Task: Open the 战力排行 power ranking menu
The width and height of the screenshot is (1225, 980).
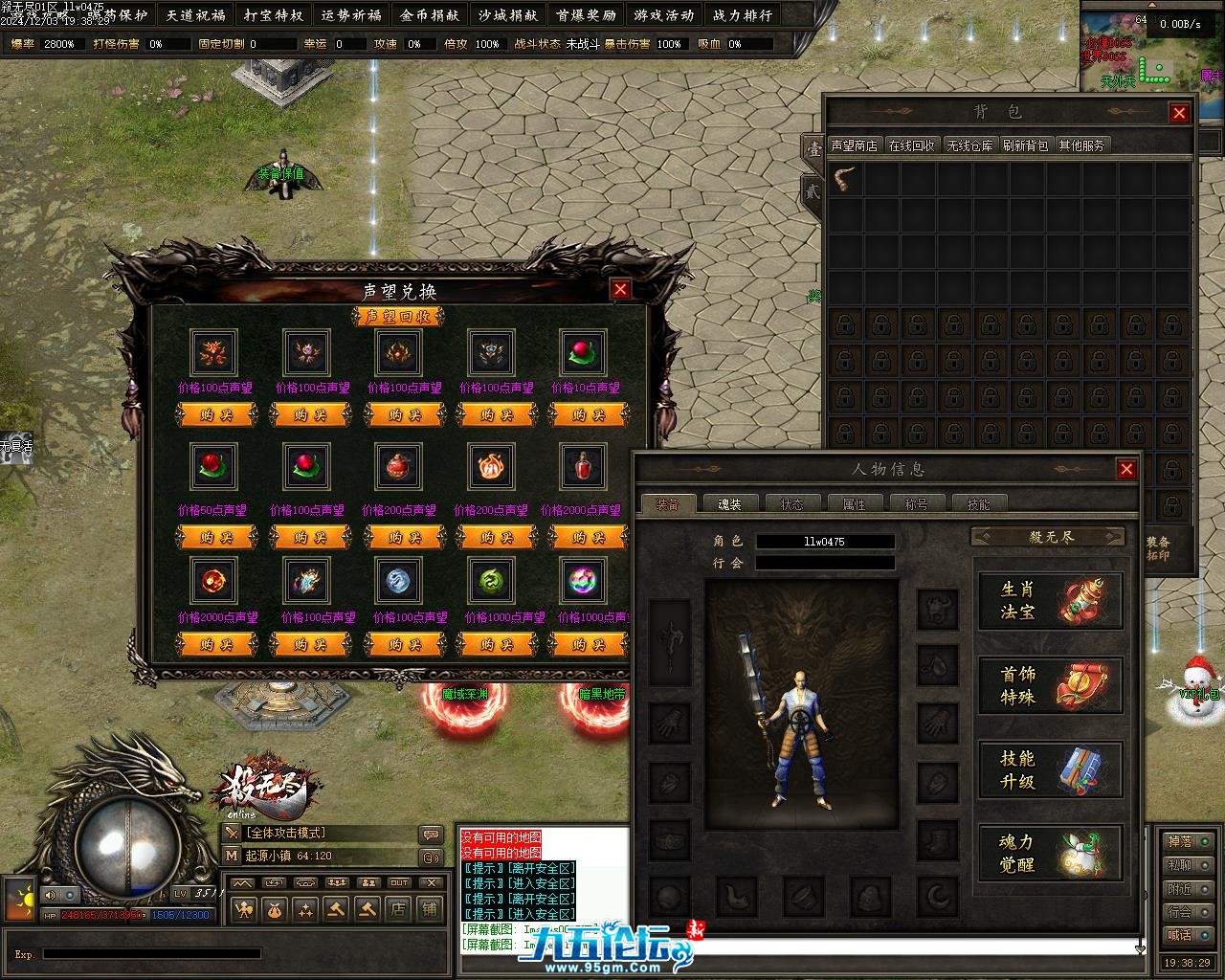Action: point(743,15)
